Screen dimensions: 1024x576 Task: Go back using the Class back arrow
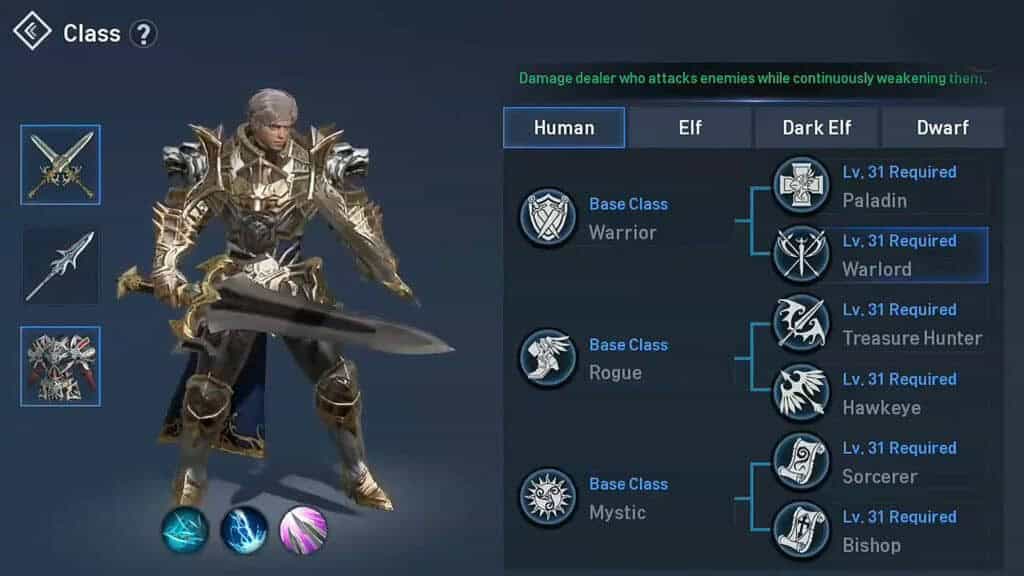pos(32,32)
